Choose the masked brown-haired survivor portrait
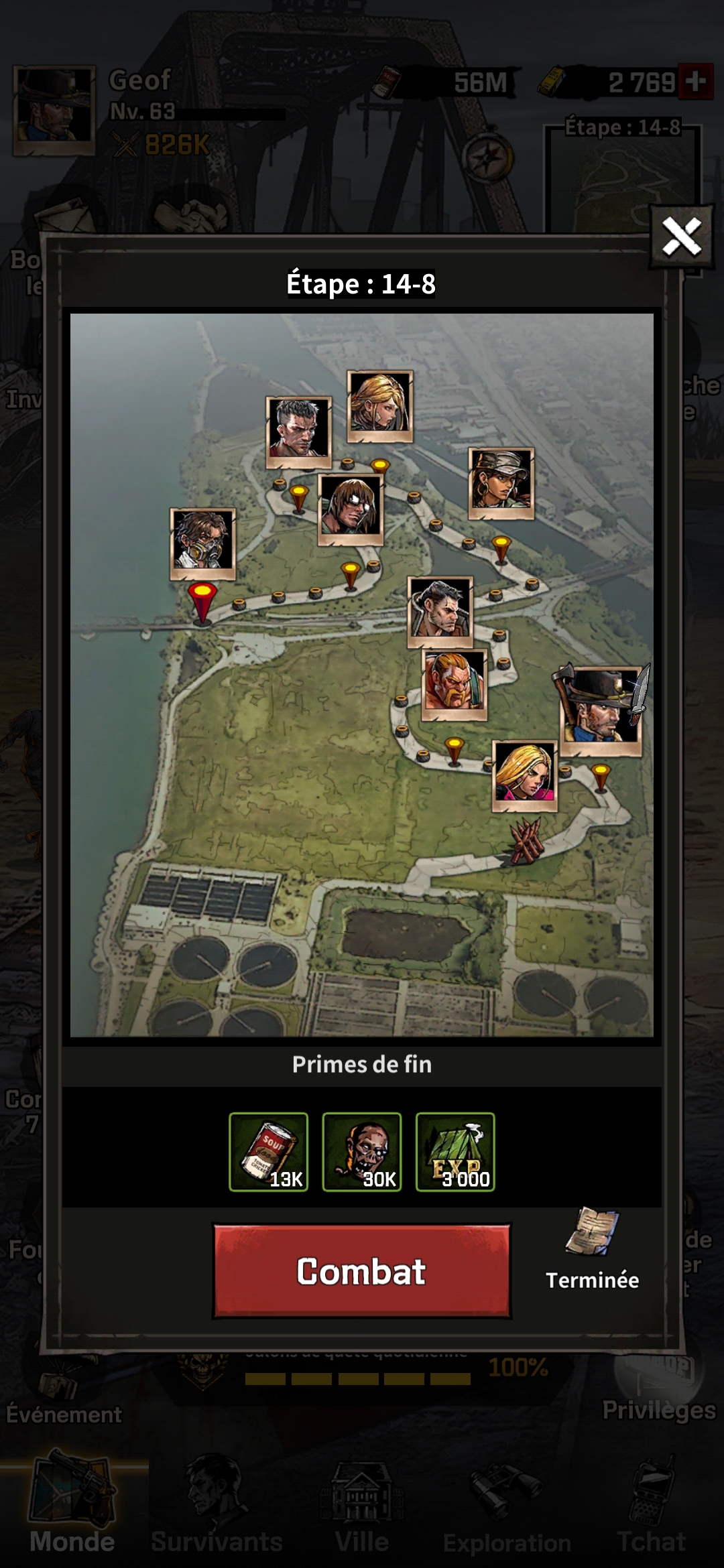This screenshot has height=1568, width=724. click(350, 507)
